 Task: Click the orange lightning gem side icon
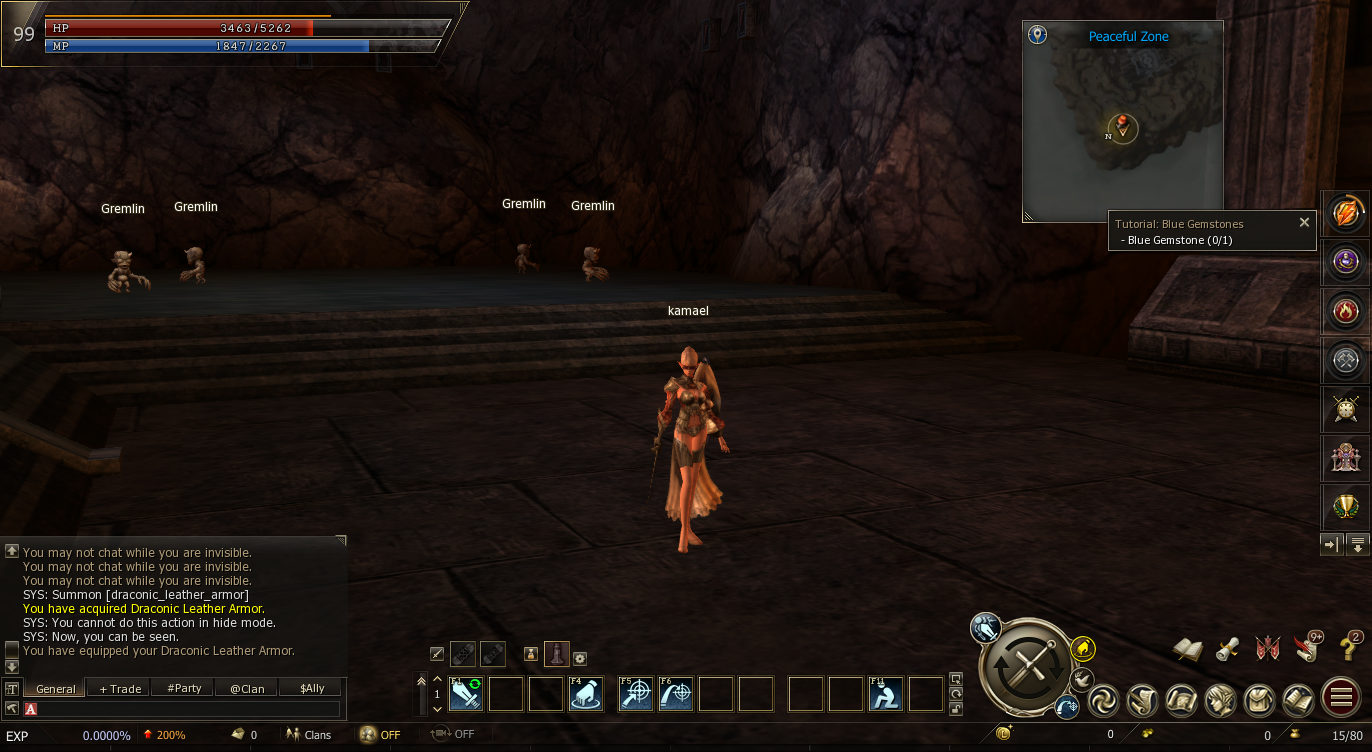(x=1345, y=214)
